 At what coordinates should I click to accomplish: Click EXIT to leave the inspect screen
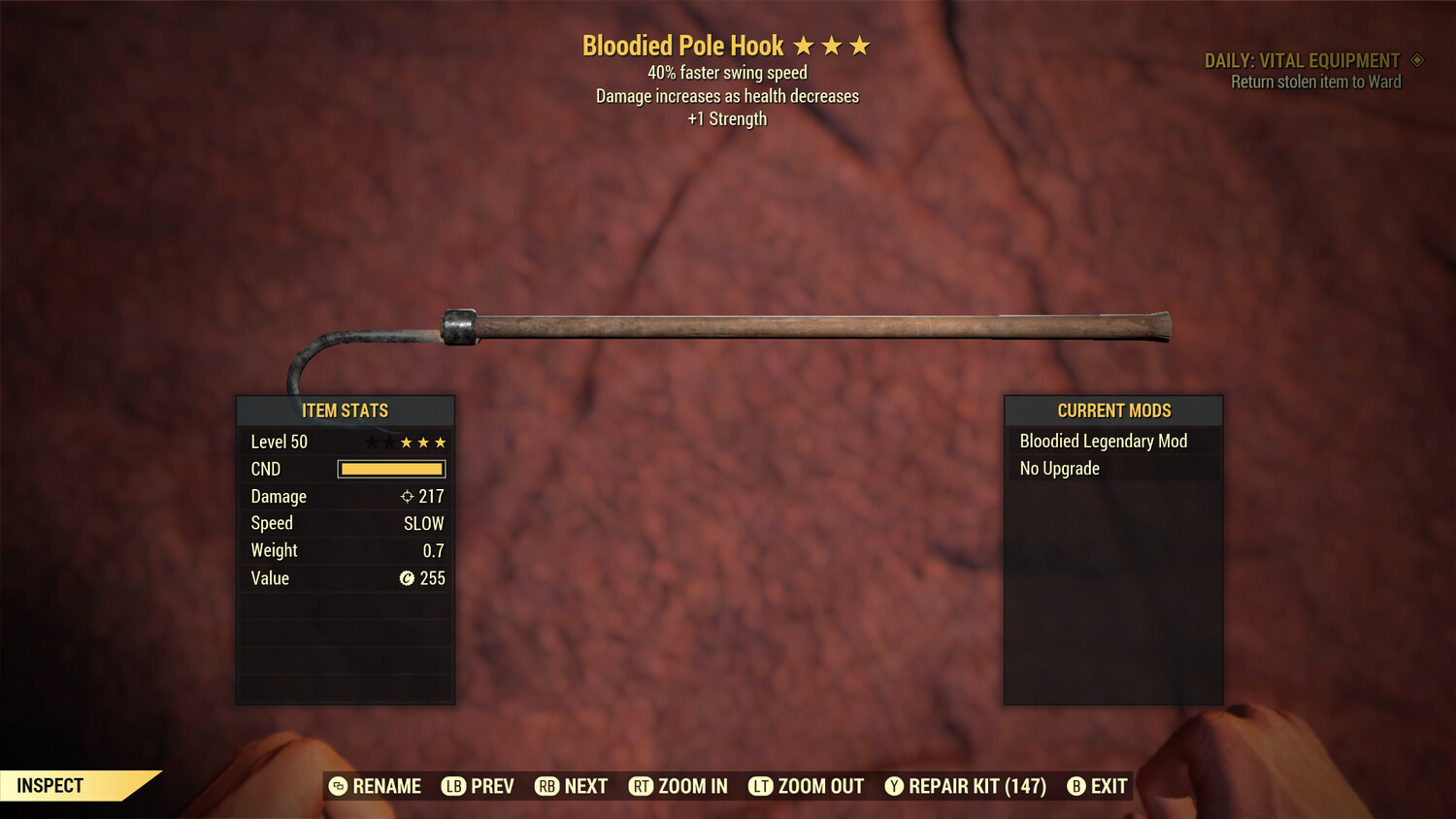coord(1109,786)
